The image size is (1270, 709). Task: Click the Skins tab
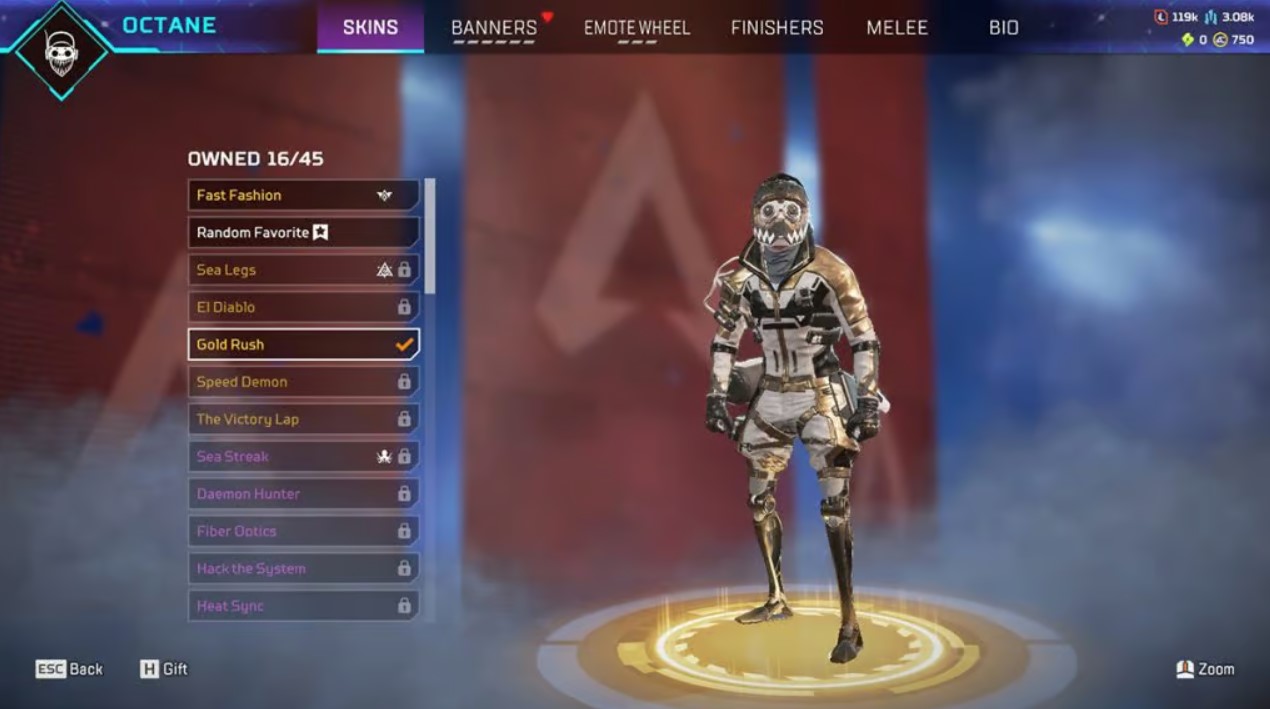pyautogui.click(x=370, y=28)
